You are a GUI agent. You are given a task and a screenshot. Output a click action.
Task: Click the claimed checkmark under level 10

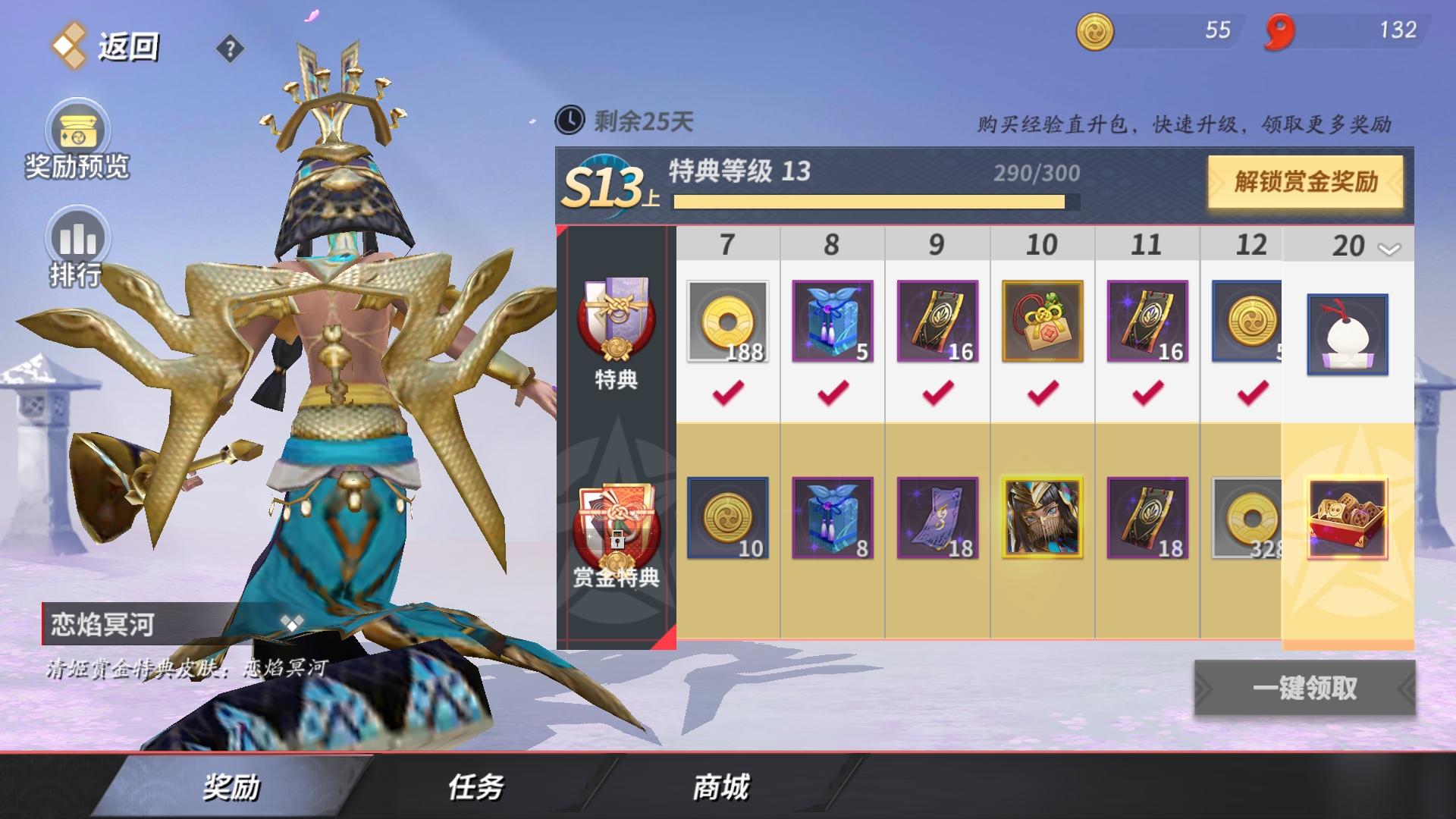pyautogui.click(x=1042, y=394)
